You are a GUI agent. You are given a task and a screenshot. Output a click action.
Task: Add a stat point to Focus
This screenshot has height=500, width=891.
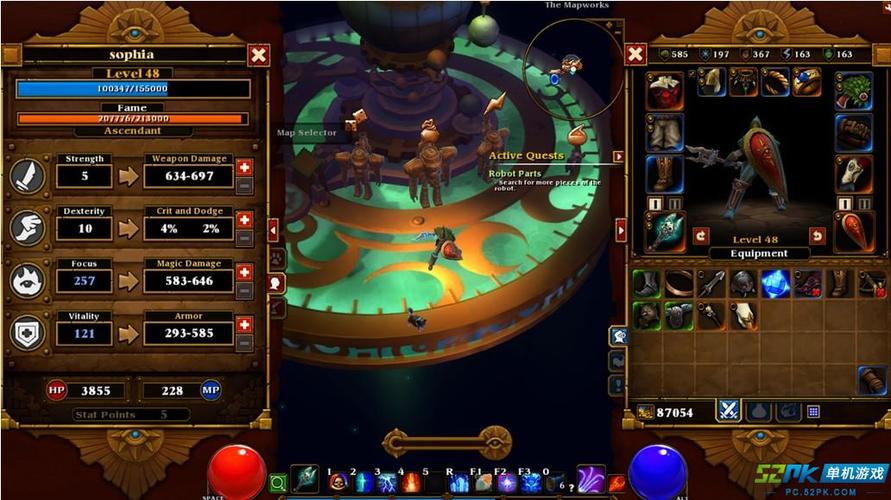pos(244,272)
